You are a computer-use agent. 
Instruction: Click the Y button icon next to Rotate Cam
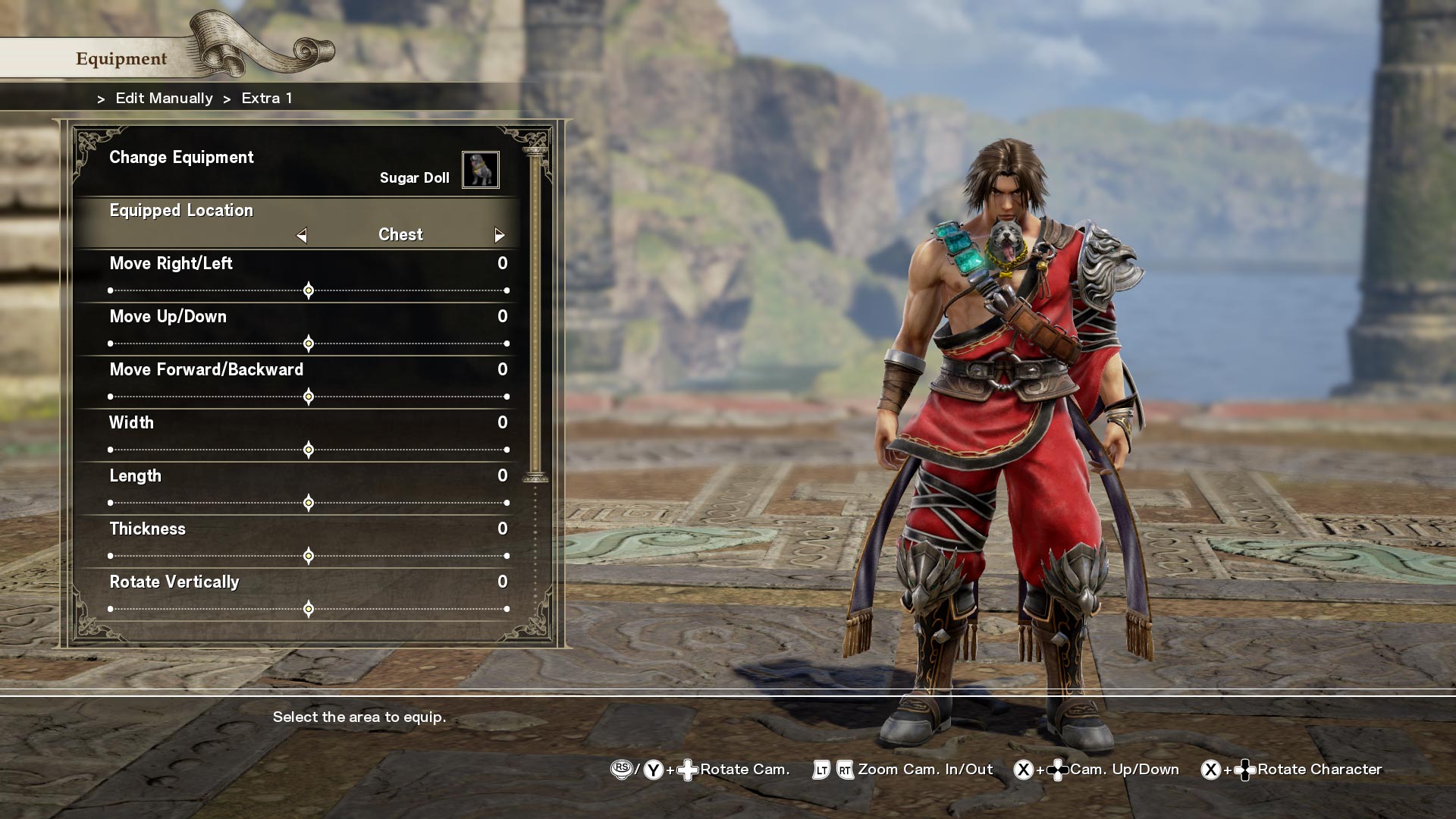click(653, 769)
